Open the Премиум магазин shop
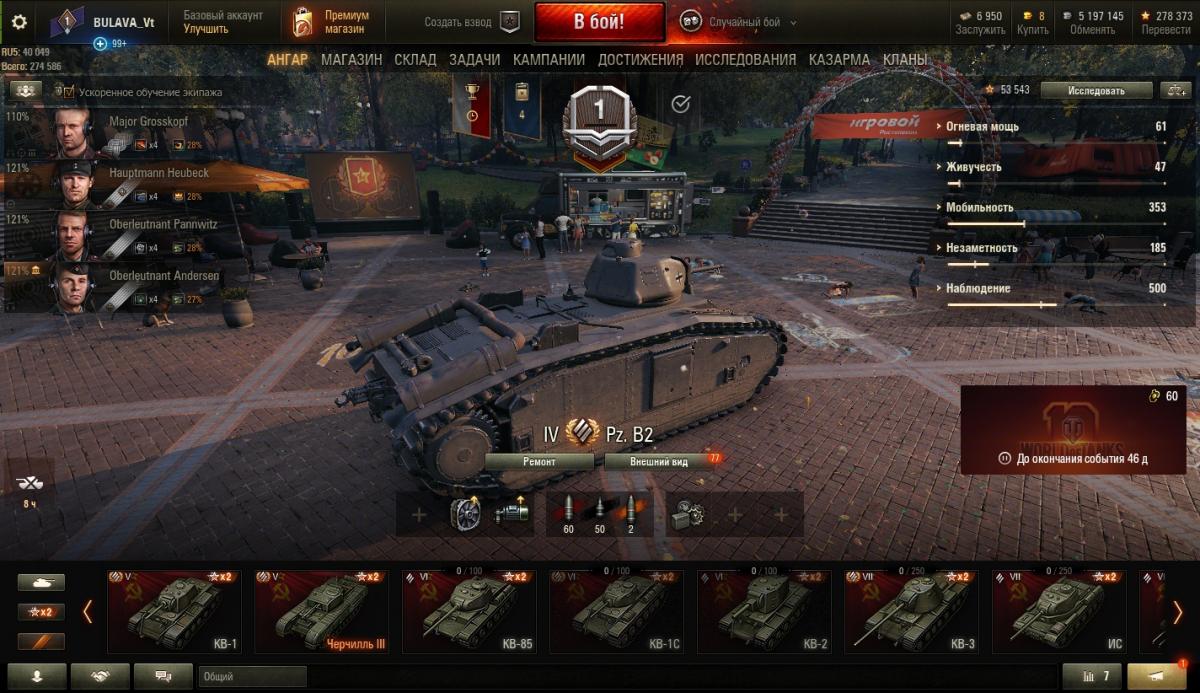 332,22
